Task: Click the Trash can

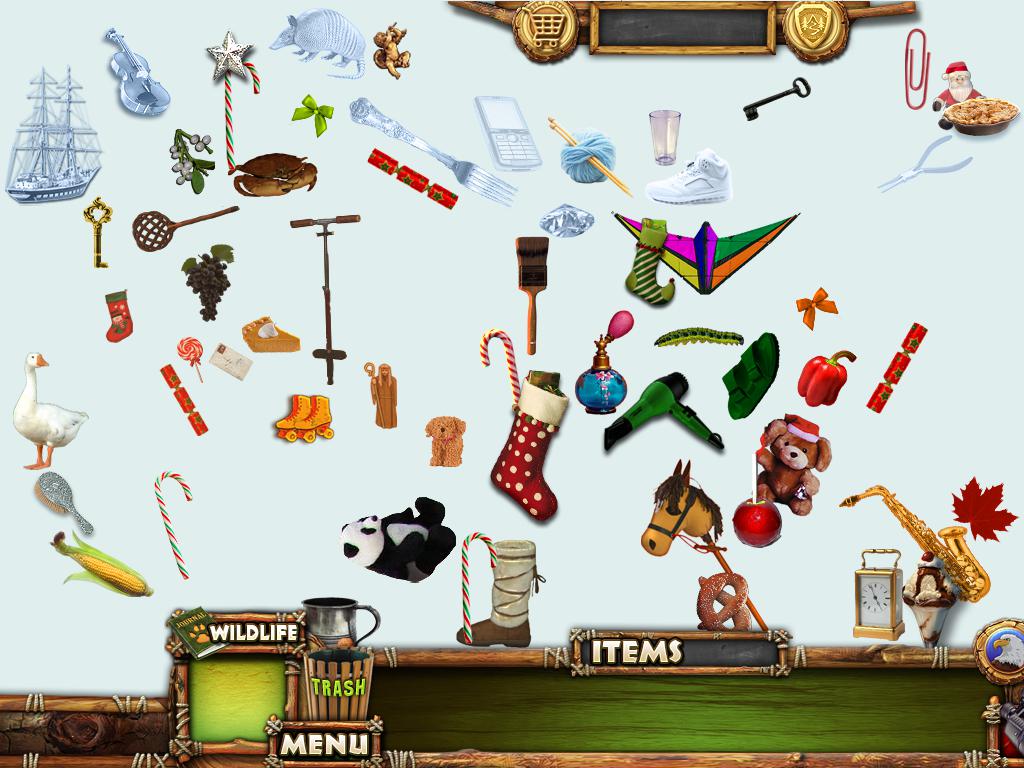Action: click(336, 684)
